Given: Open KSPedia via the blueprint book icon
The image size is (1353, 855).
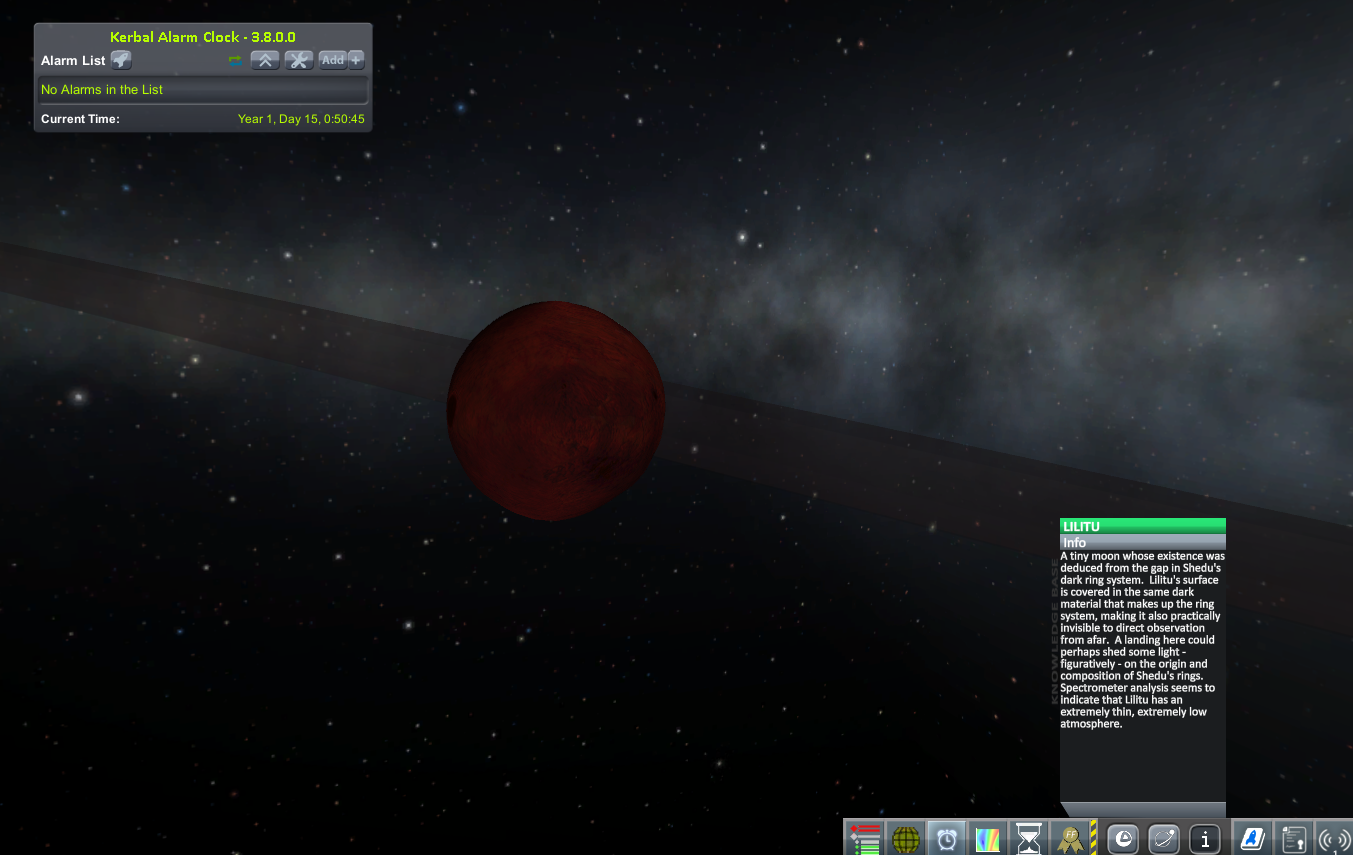Looking at the screenshot, I should (x=1252, y=838).
